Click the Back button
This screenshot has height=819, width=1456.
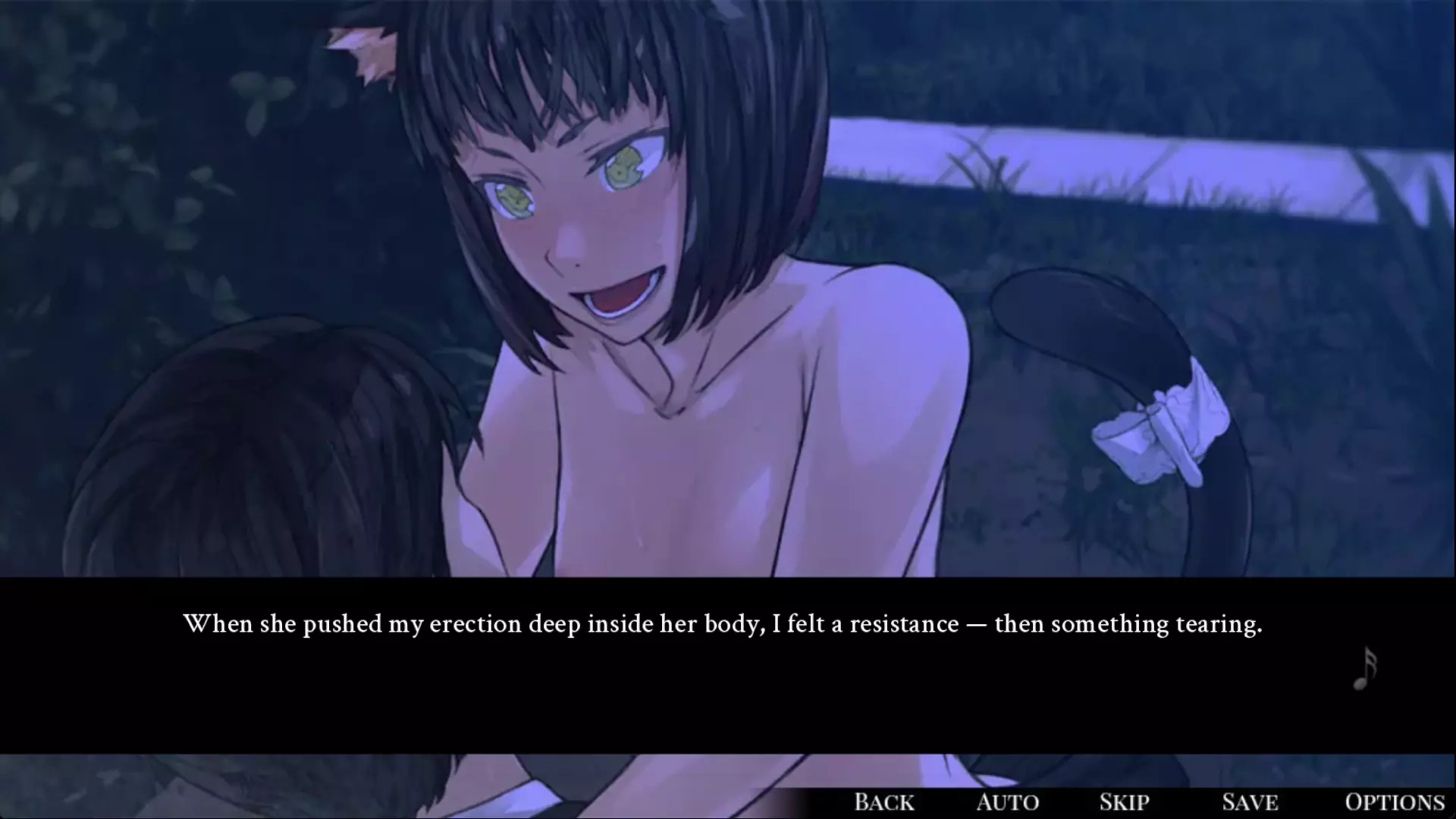(x=883, y=802)
